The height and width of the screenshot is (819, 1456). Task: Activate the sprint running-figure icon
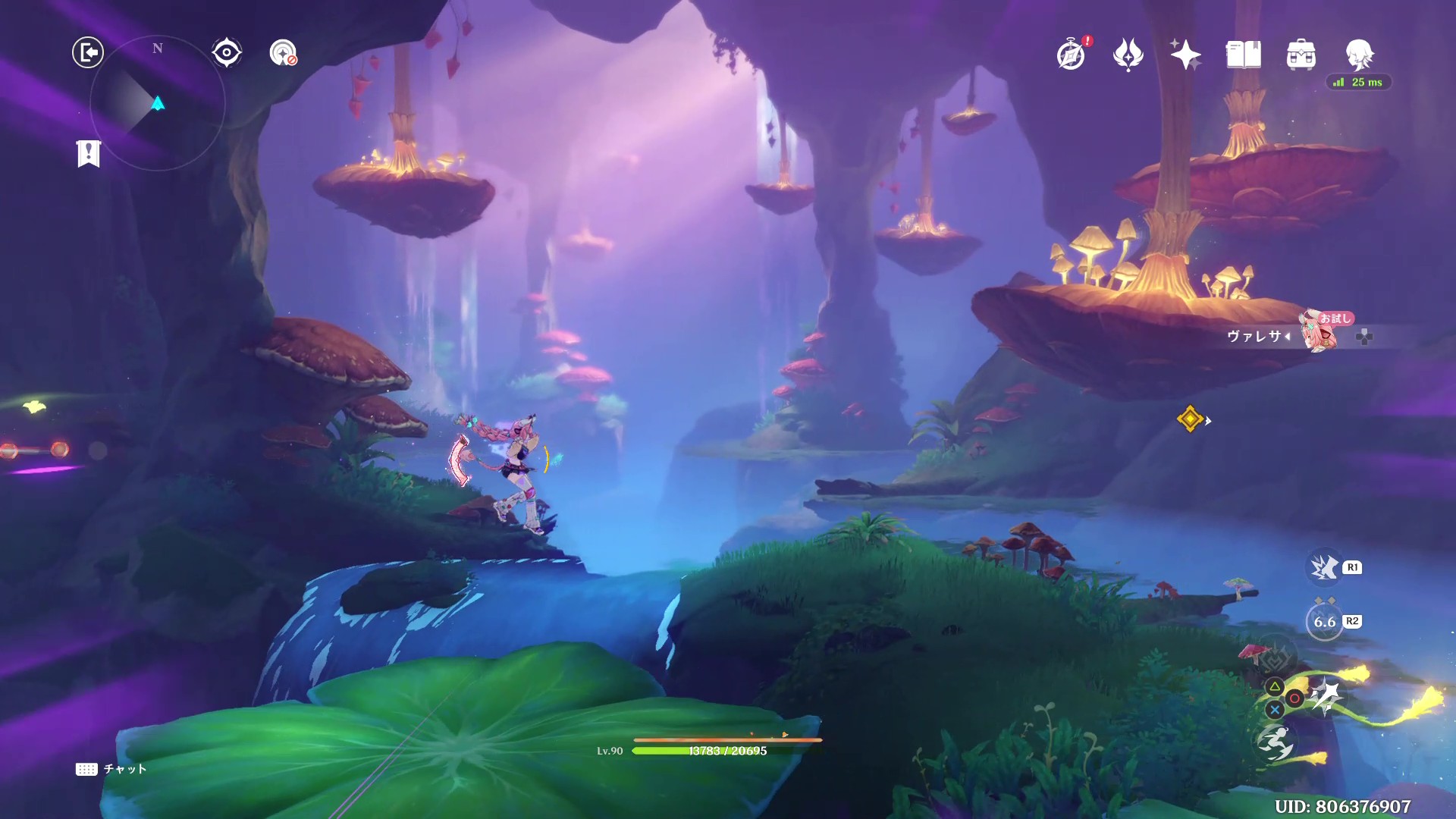tap(1275, 743)
